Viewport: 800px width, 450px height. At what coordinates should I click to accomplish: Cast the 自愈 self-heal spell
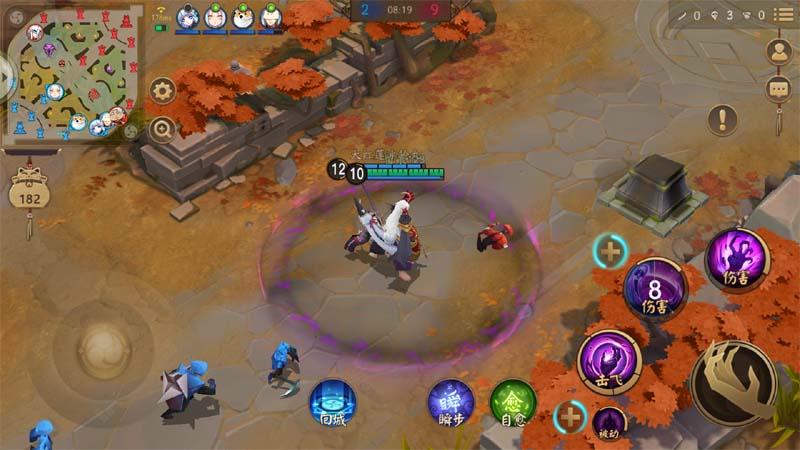coord(513,403)
